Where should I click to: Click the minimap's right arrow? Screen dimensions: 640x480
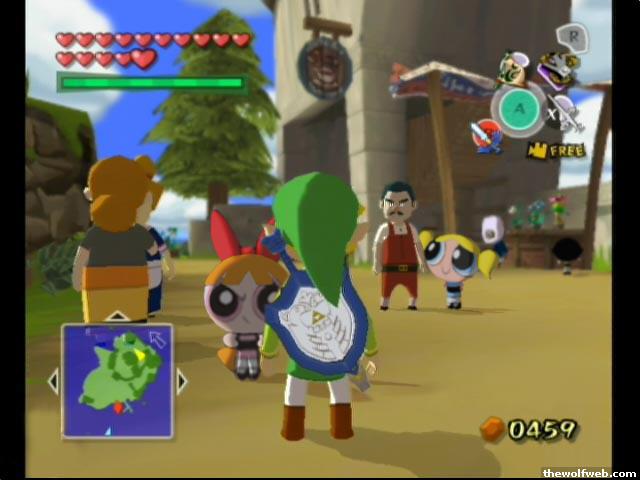182,380
